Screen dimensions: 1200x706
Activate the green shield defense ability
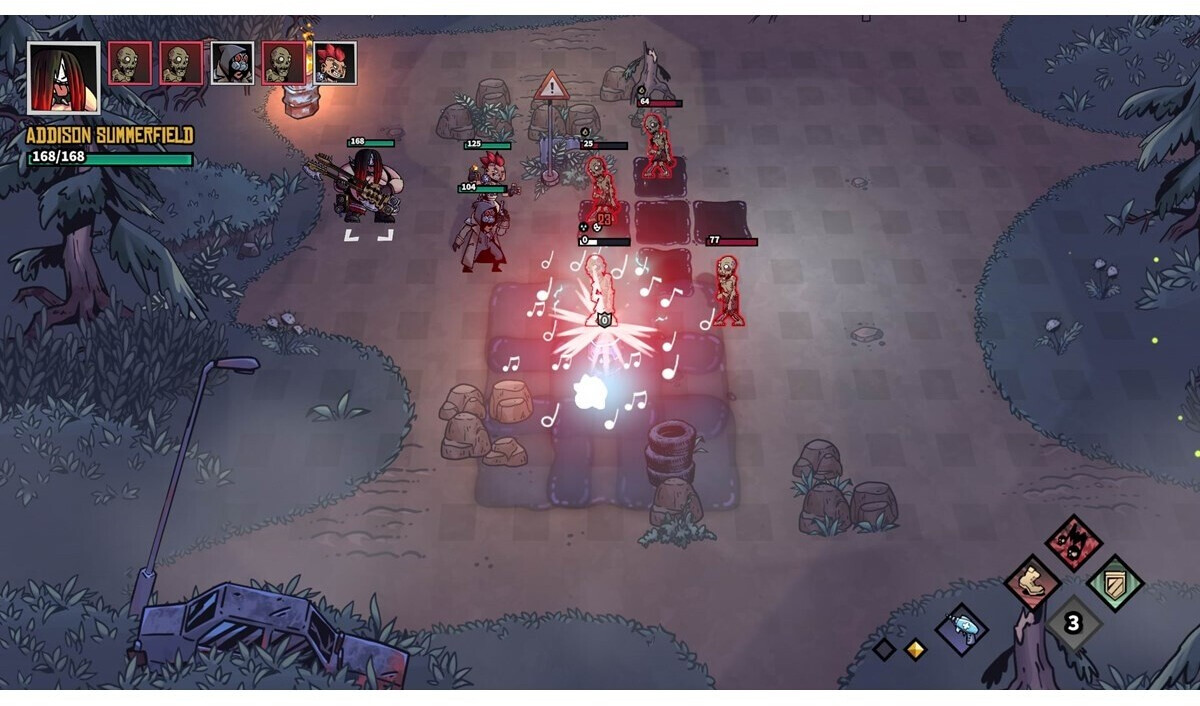pyautogui.click(x=1115, y=583)
